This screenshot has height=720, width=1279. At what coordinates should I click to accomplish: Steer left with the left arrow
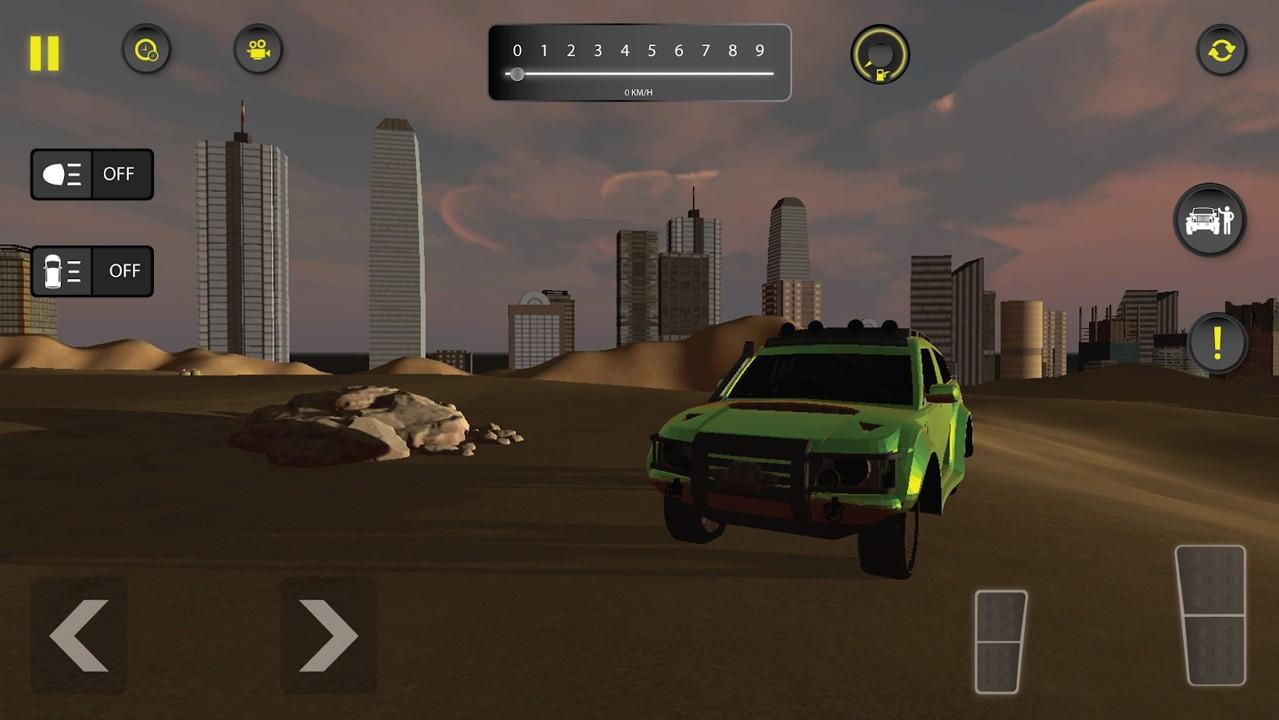pos(79,635)
